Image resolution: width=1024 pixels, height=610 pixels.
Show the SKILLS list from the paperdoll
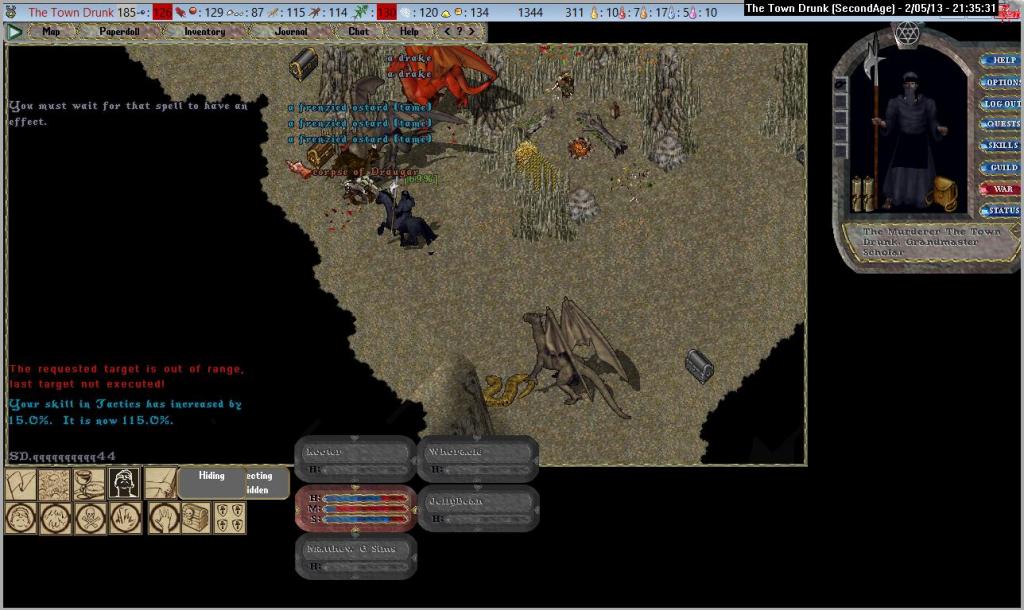coord(1002,146)
